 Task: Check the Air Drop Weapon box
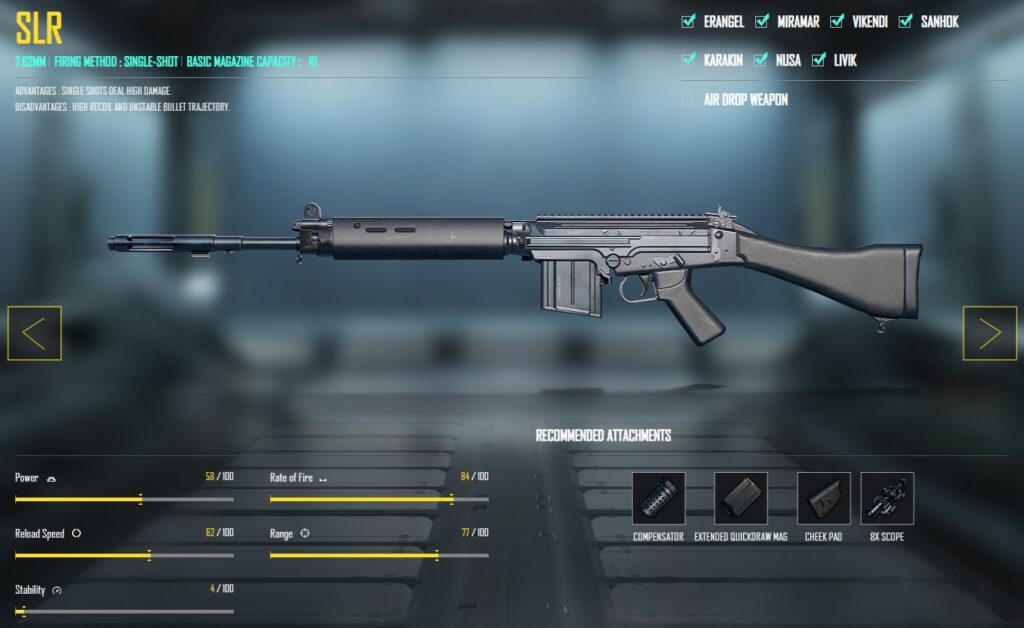tap(688, 100)
